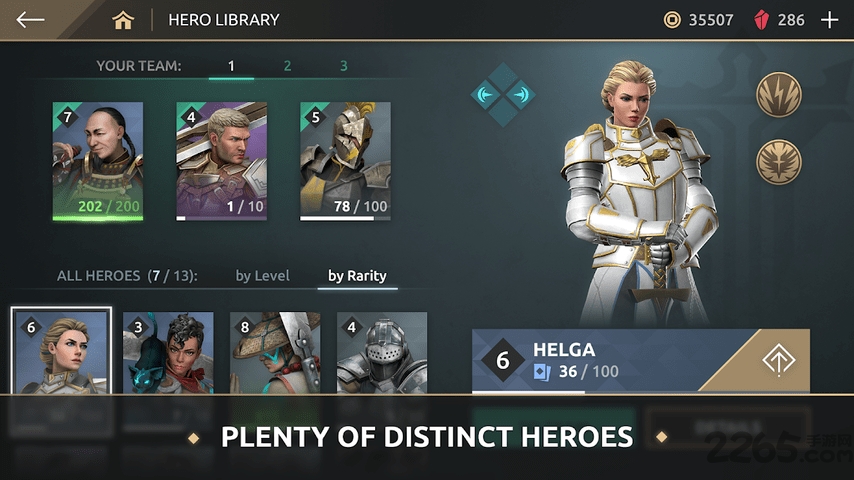Show the next hero with right arrow
This screenshot has width=854, height=480.
pos(520,95)
